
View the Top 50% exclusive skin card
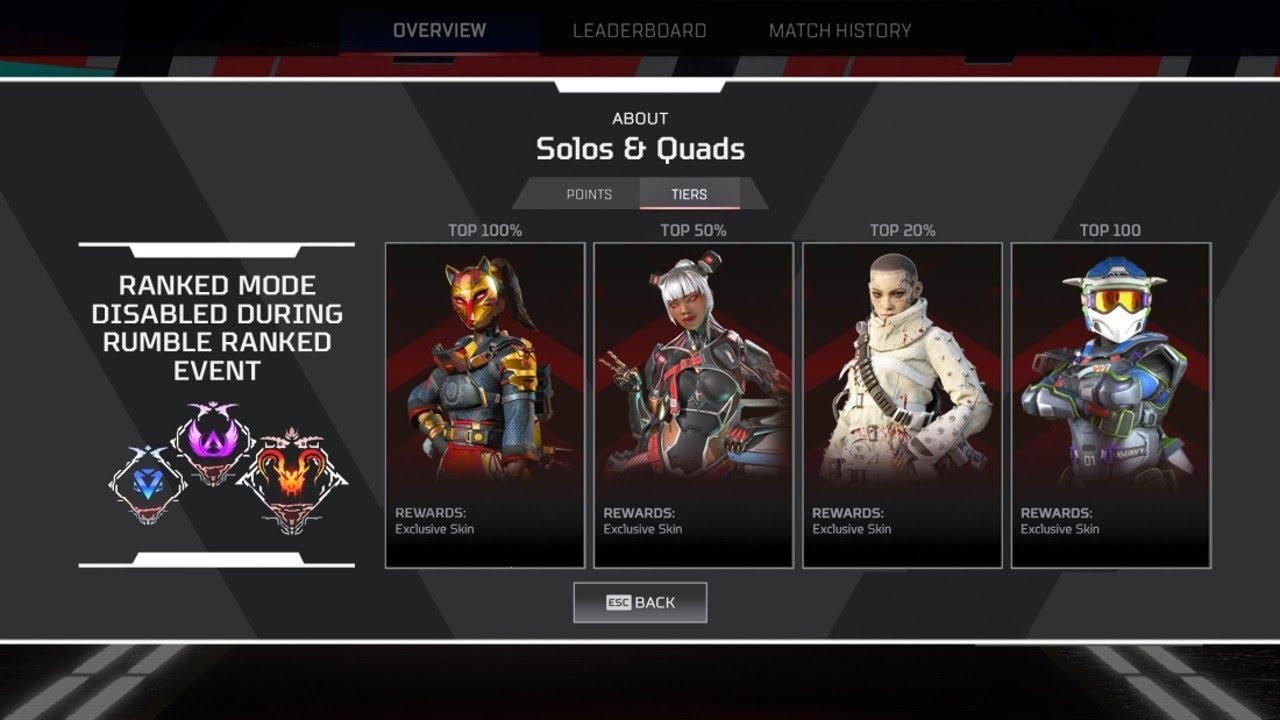(x=693, y=405)
